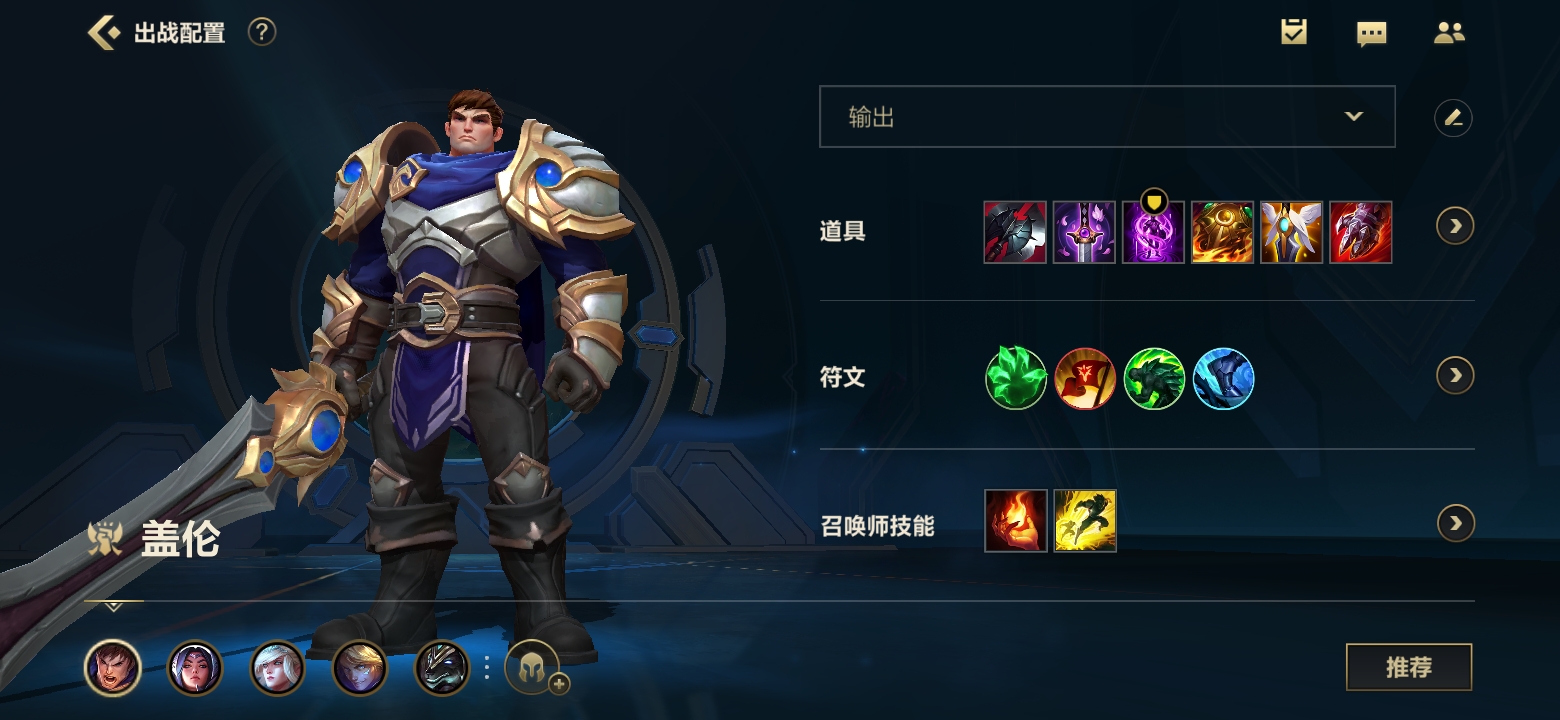Open the 符文 runes arrow button
1560x720 pixels.
(x=1455, y=375)
